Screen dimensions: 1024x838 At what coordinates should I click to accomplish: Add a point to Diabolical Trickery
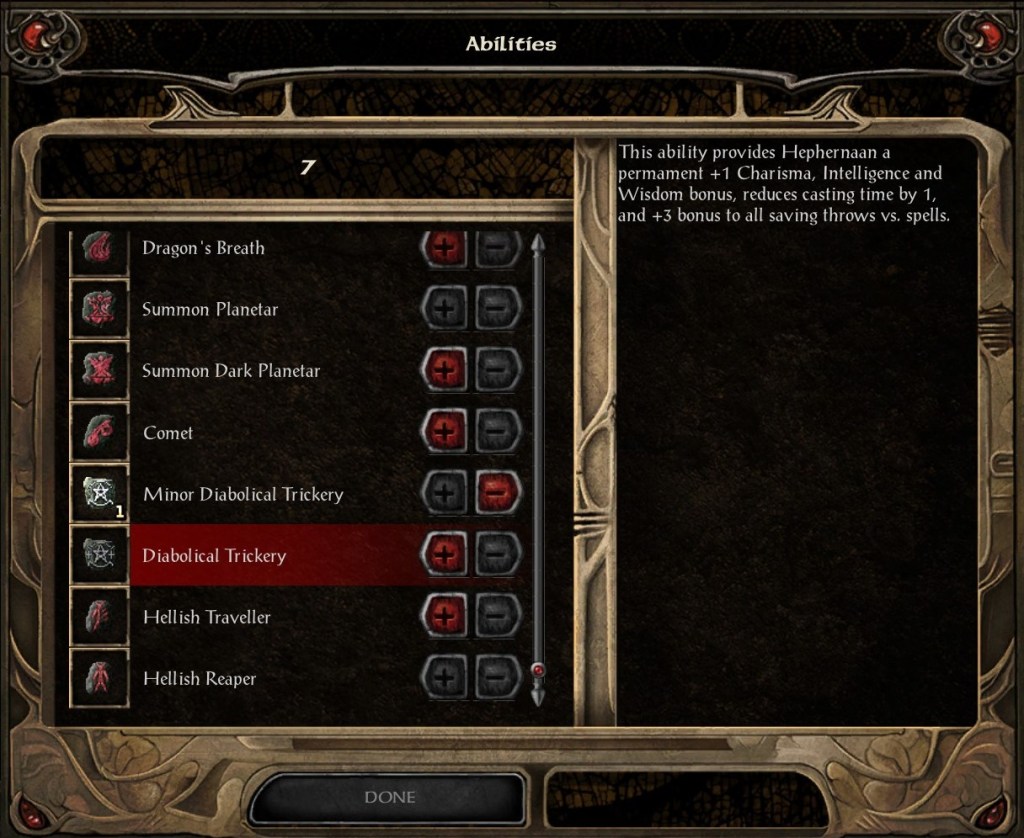445,555
